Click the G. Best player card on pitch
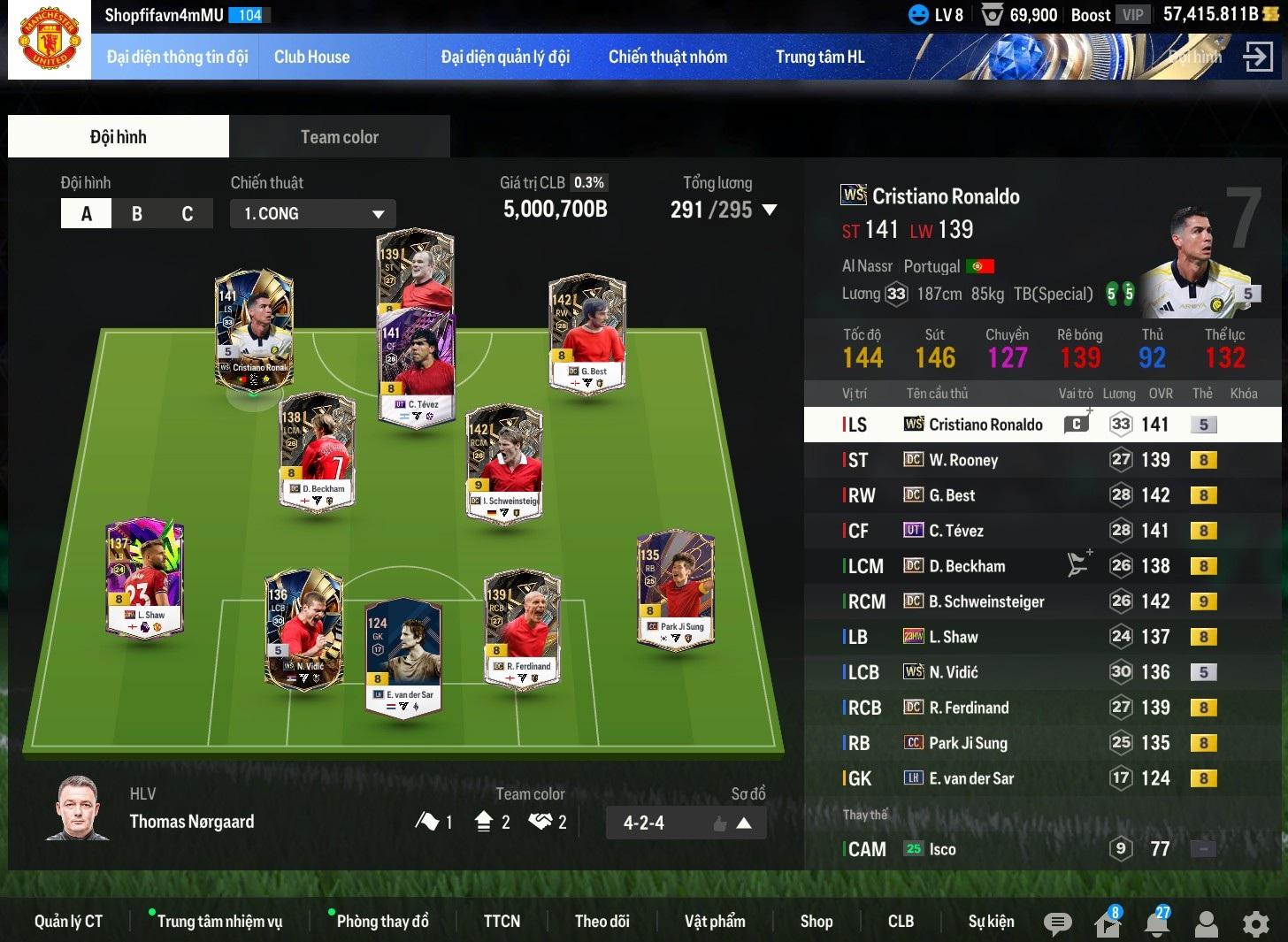Viewport: 1288px width, 942px height. click(x=587, y=333)
